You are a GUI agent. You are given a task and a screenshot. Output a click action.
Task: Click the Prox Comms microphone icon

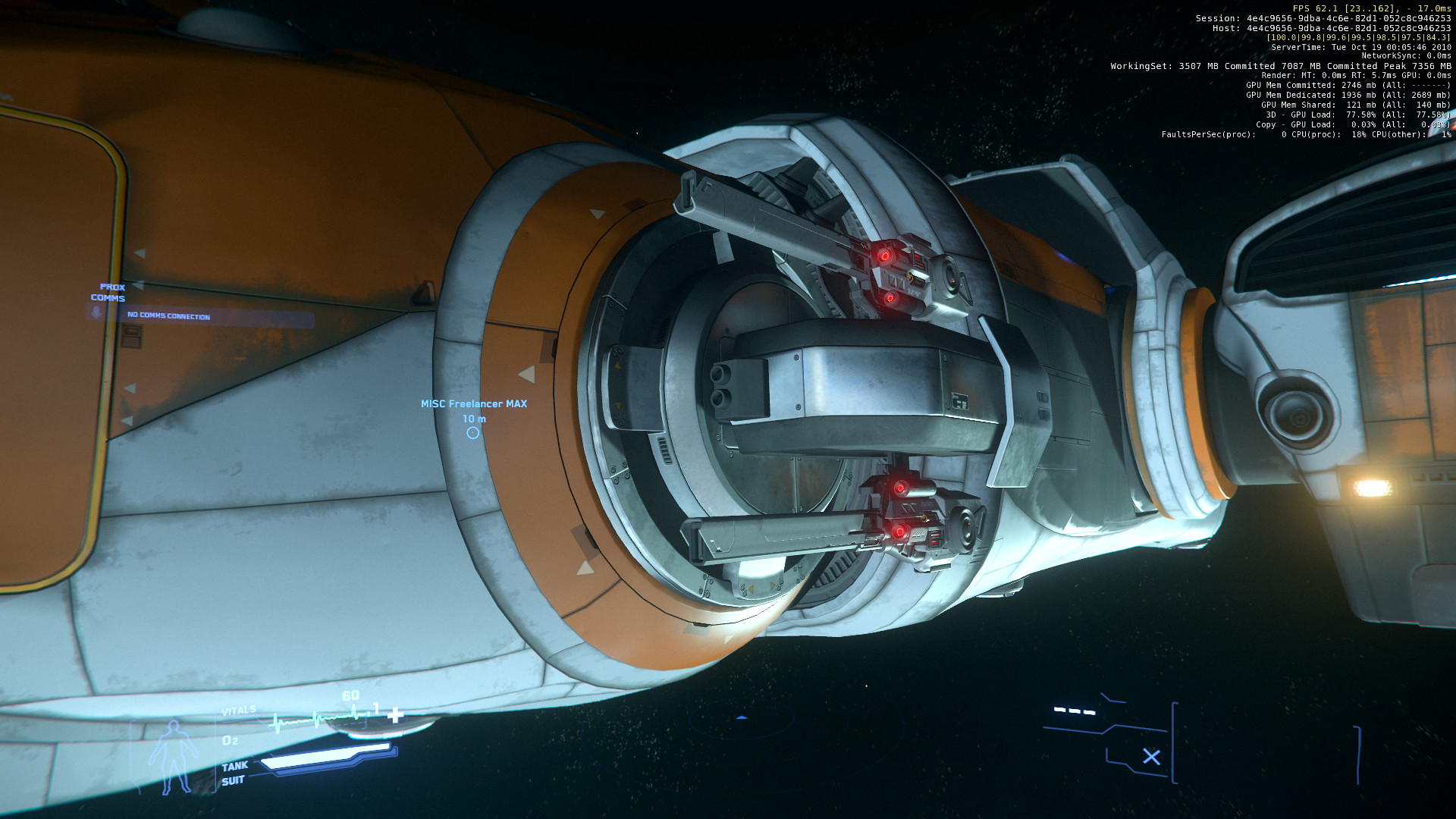pos(96,312)
